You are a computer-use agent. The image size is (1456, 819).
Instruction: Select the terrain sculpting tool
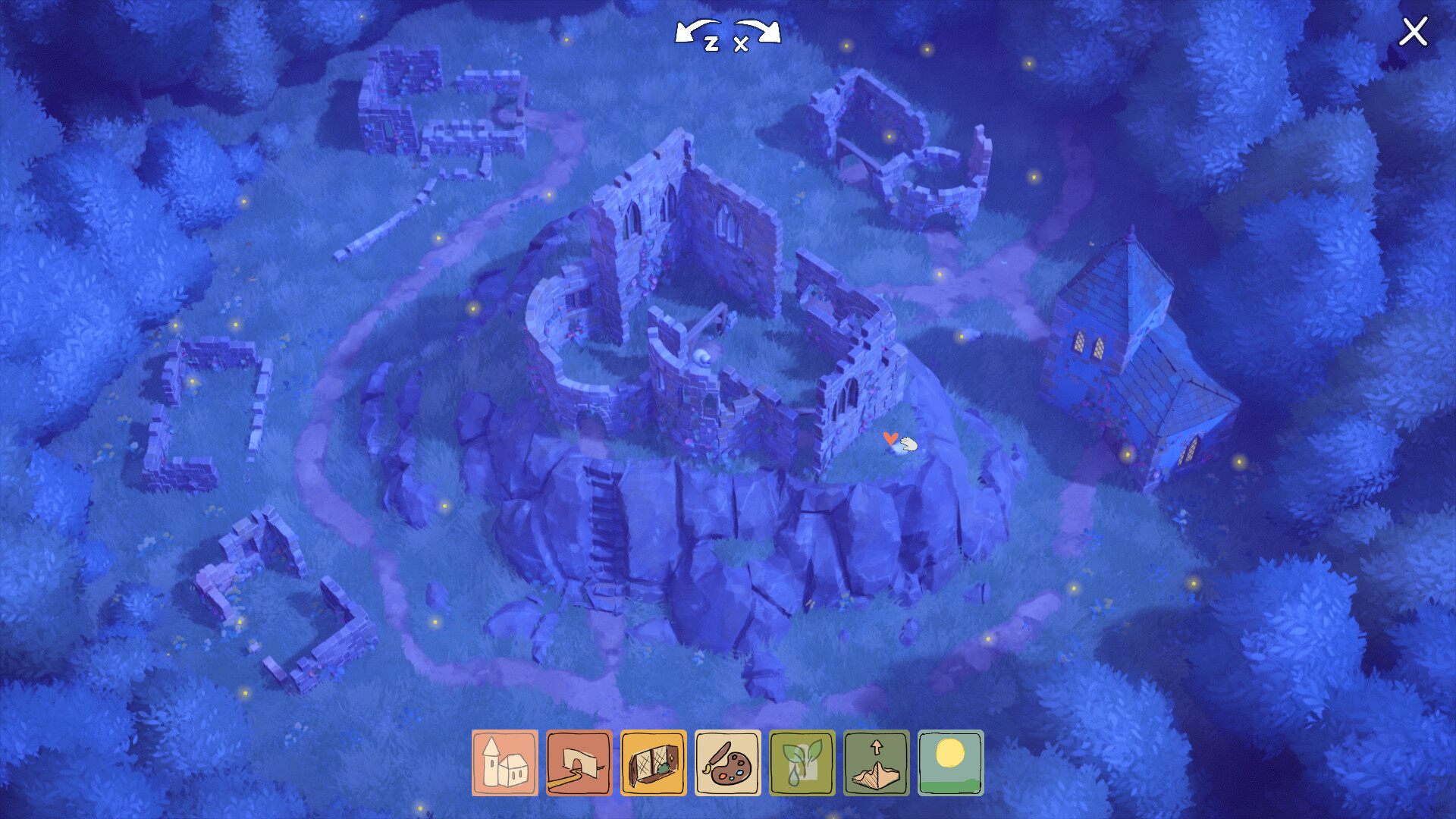(x=877, y=764)
